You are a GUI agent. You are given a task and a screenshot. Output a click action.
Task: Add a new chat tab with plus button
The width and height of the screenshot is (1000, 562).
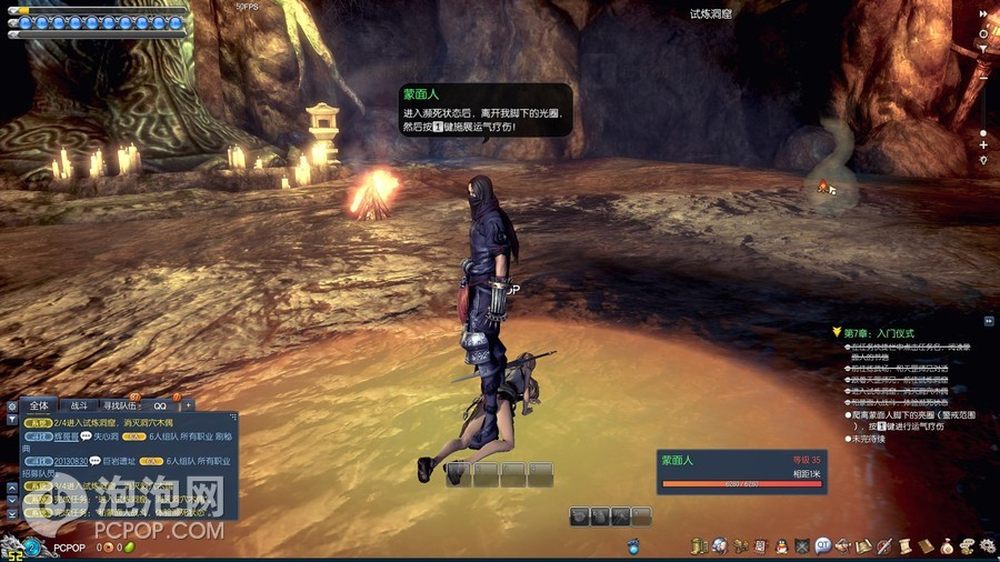point(188,406)
